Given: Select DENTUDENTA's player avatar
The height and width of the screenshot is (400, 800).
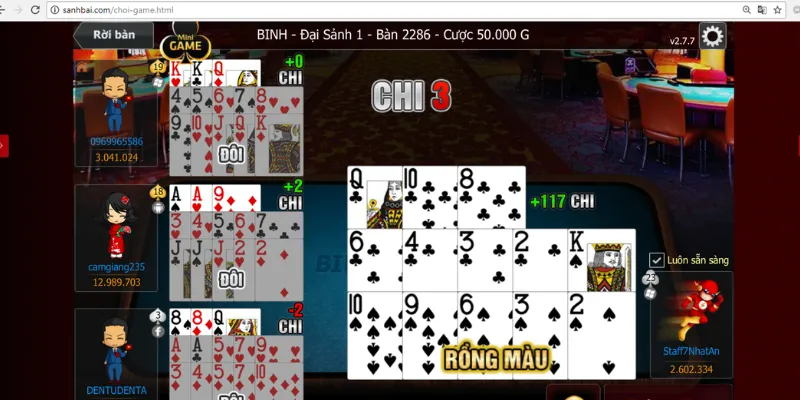Looking at the screenshot, I should tap(115, 350).
